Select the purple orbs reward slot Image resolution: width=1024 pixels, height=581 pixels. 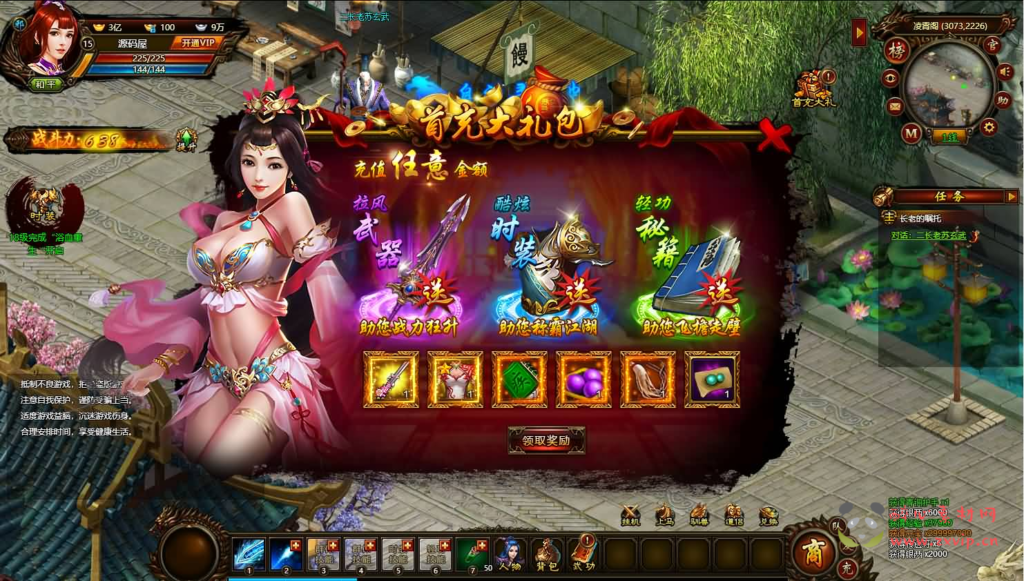click(x=583, y=379)
